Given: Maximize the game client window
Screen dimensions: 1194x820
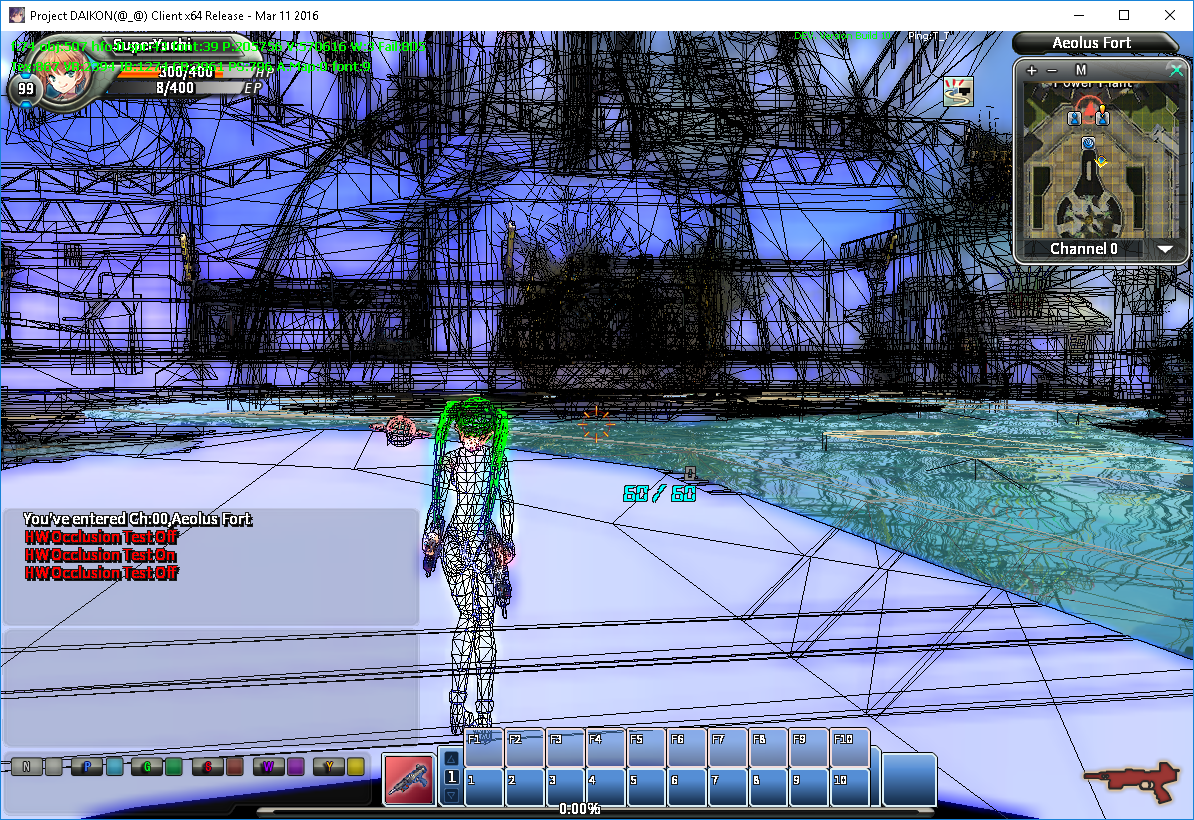Looking at the screenshot, I should click(x=1123, y=15).
